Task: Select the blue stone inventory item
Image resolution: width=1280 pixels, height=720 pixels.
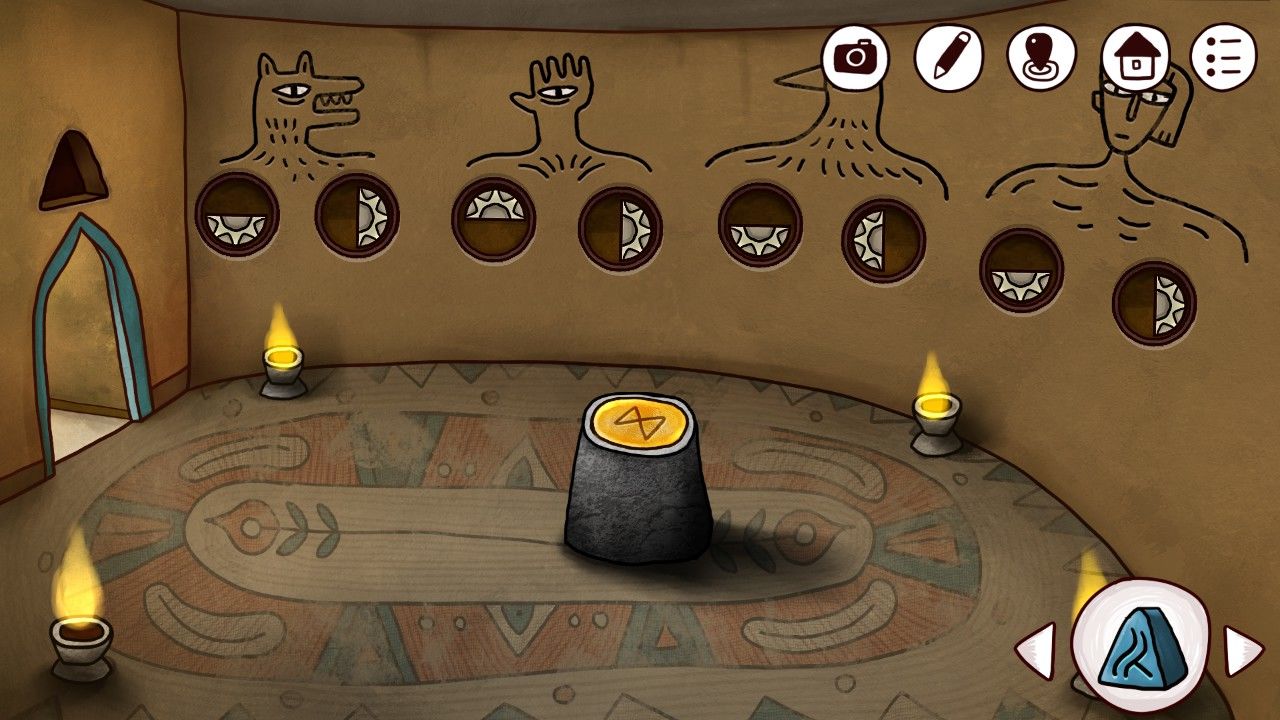Action: [1140, 647]
